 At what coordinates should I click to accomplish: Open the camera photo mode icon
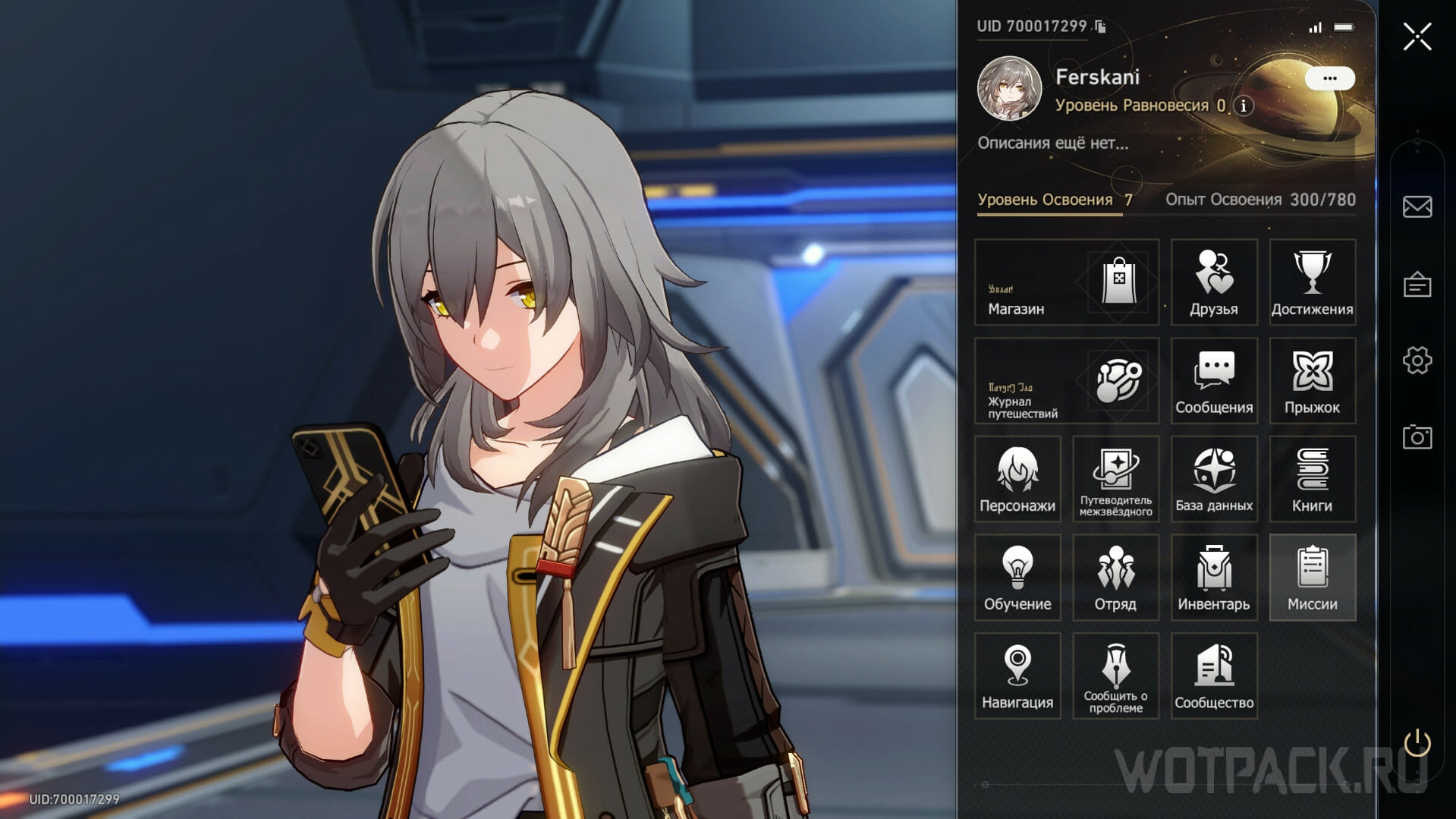click(1417, 437)
